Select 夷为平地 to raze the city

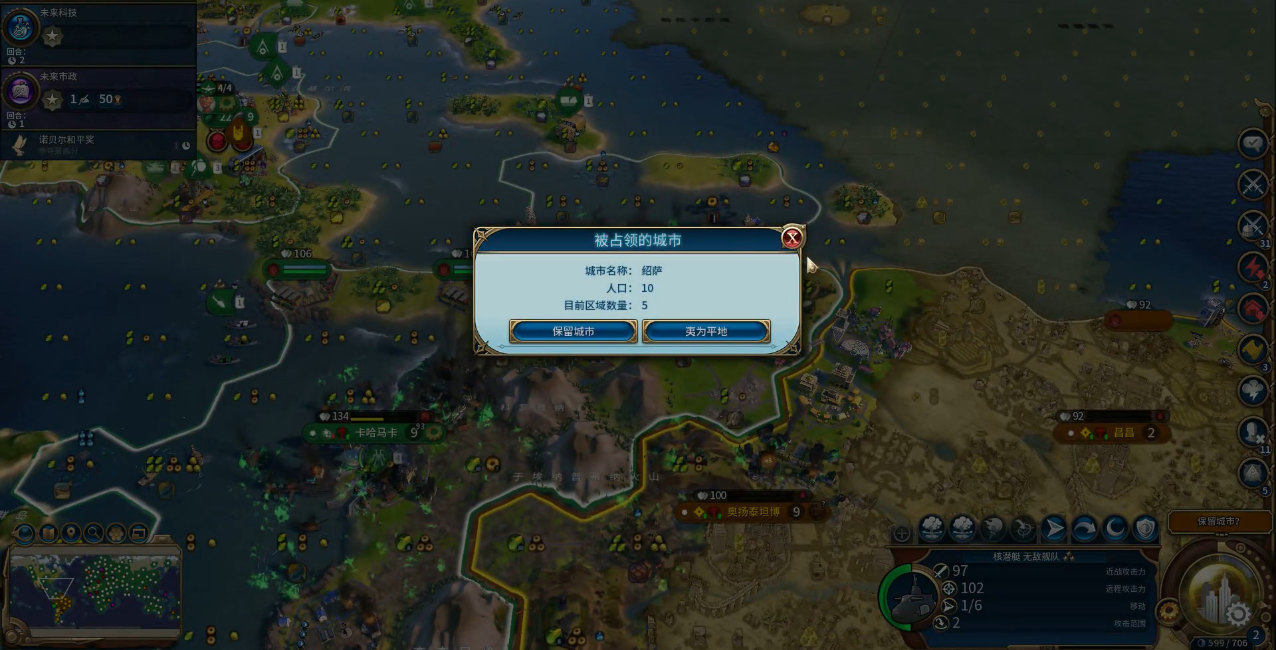pos(706,331)
